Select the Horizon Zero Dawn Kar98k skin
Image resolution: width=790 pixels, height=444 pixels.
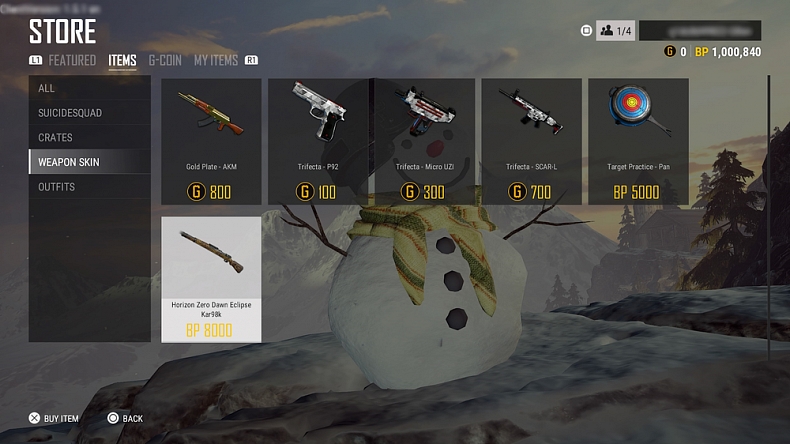[x=211, y=279]
